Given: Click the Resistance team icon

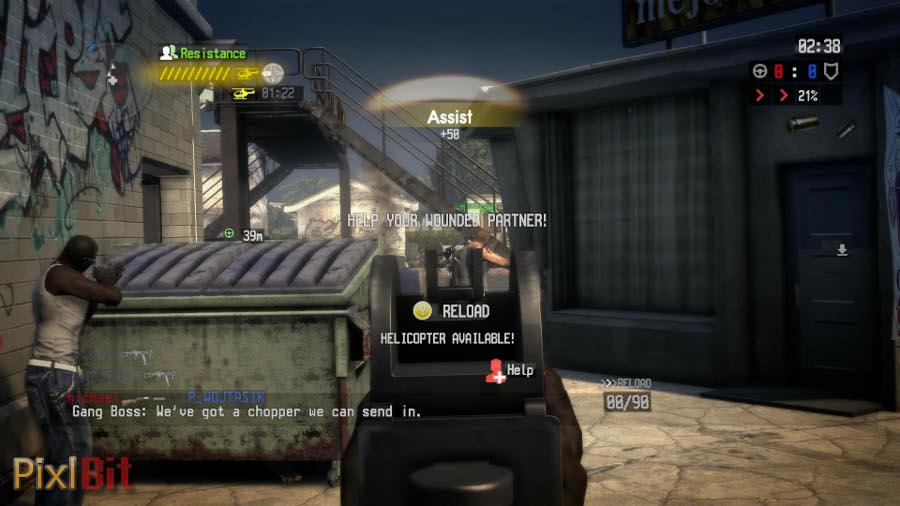Looking at the screenshot, I should (x=168, y=52).
